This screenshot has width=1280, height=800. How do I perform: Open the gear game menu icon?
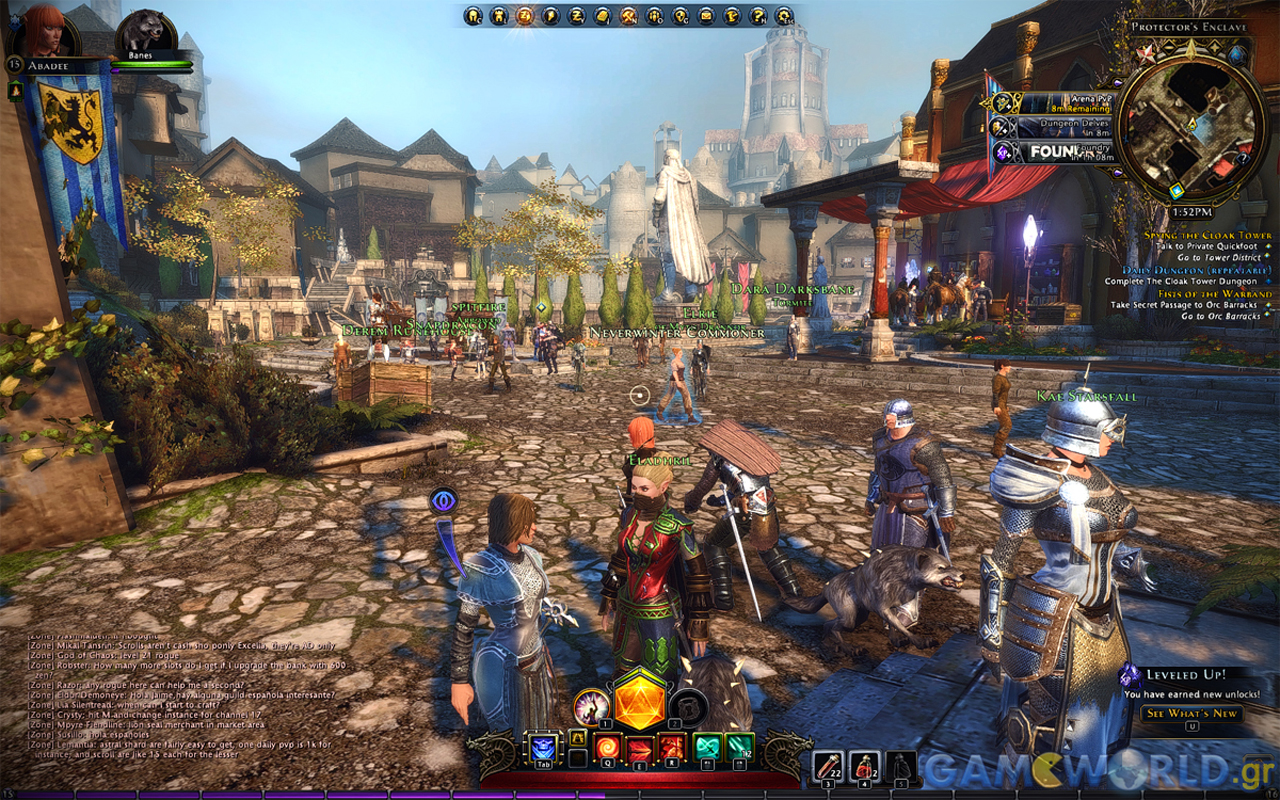[x=785, y=16]
